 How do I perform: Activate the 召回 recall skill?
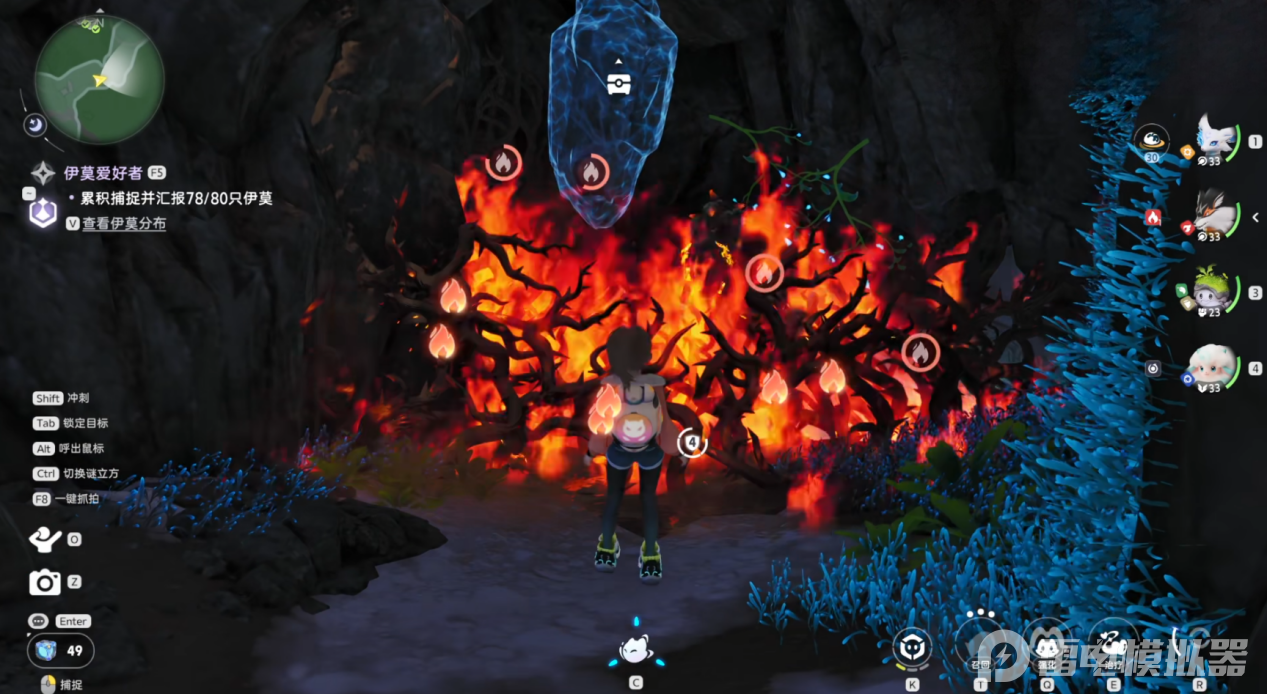tap(981, 643)
